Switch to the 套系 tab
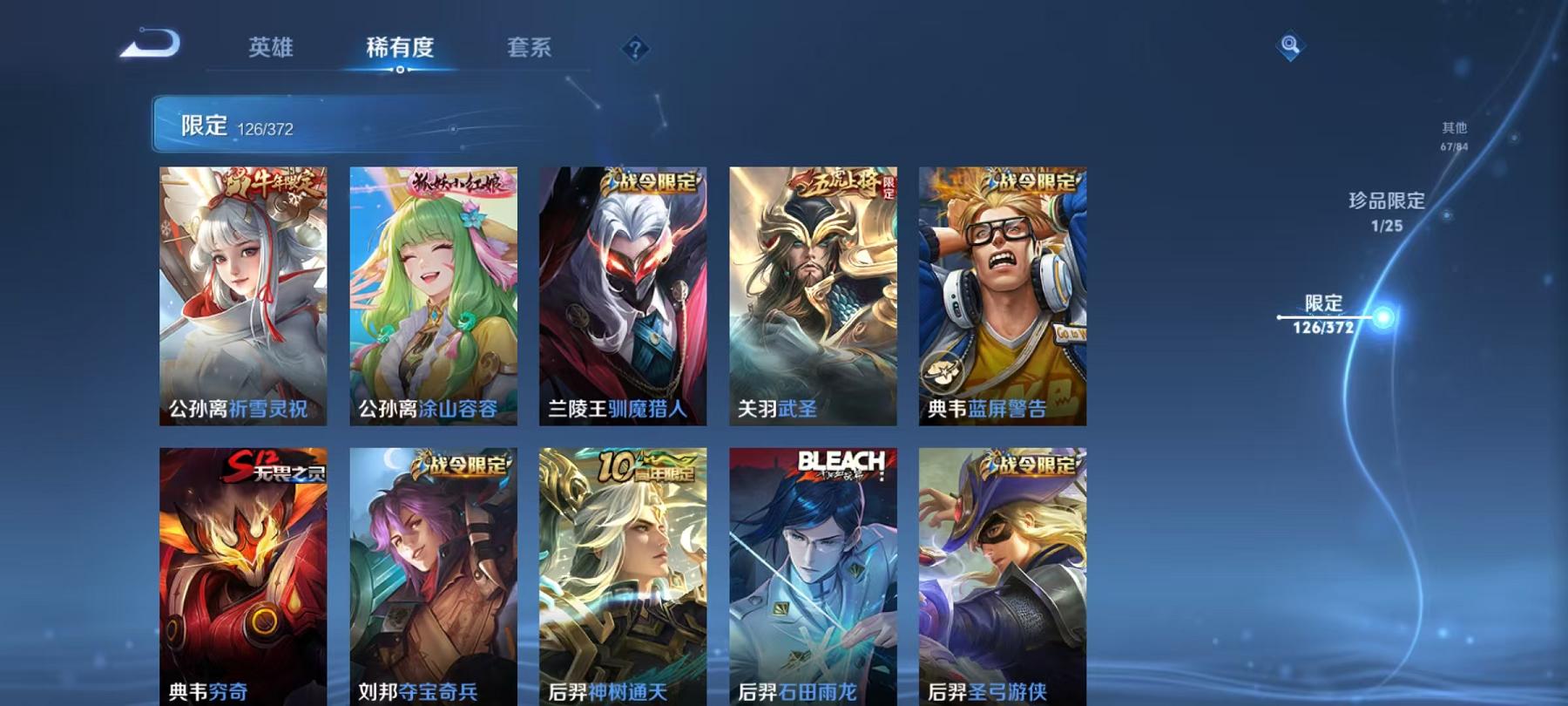 point(530,50)
